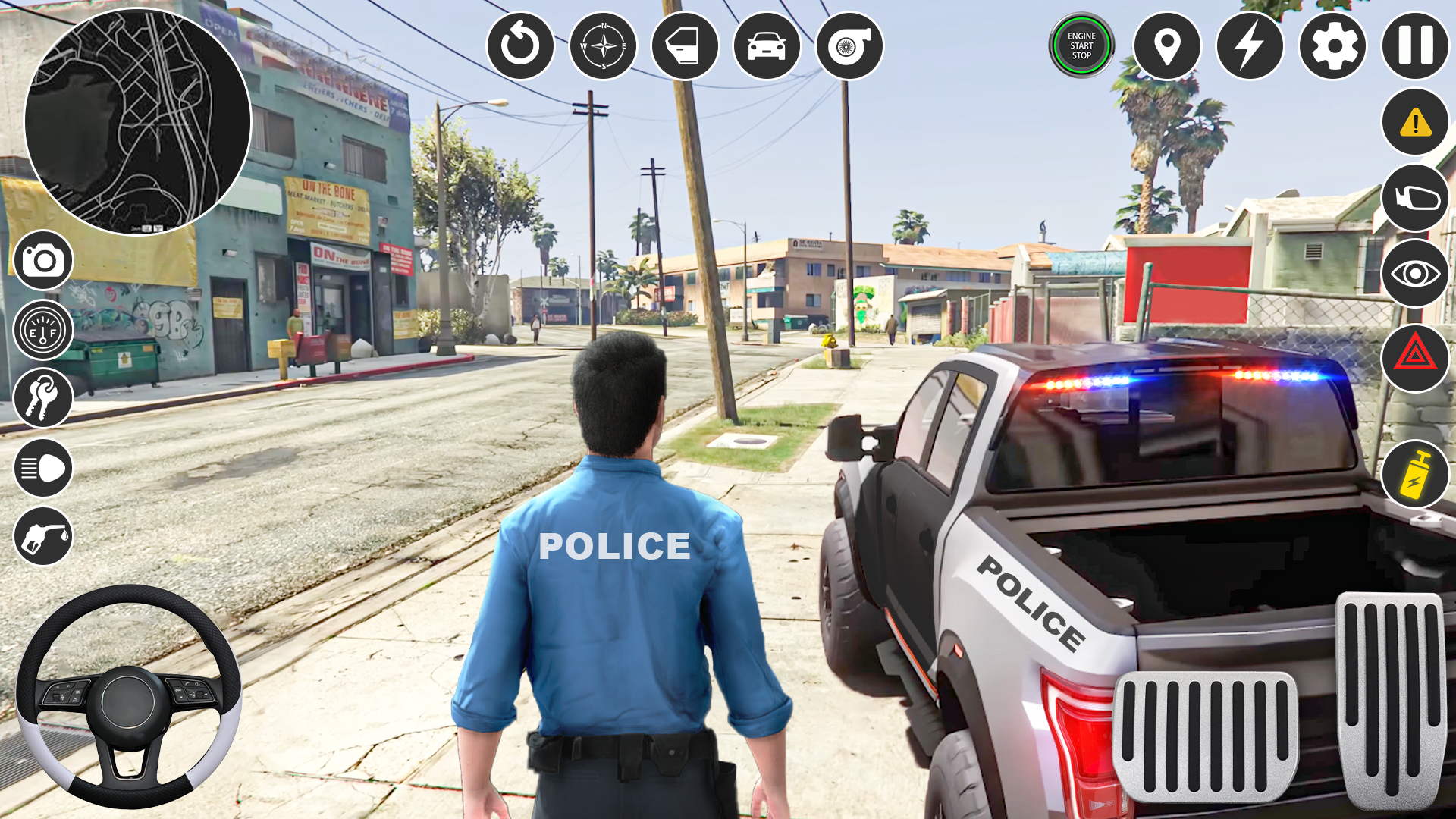The height and width of the screenshot is (819, 1456).
Task: Take a photo with the camera icon
Action: point(43,260)
